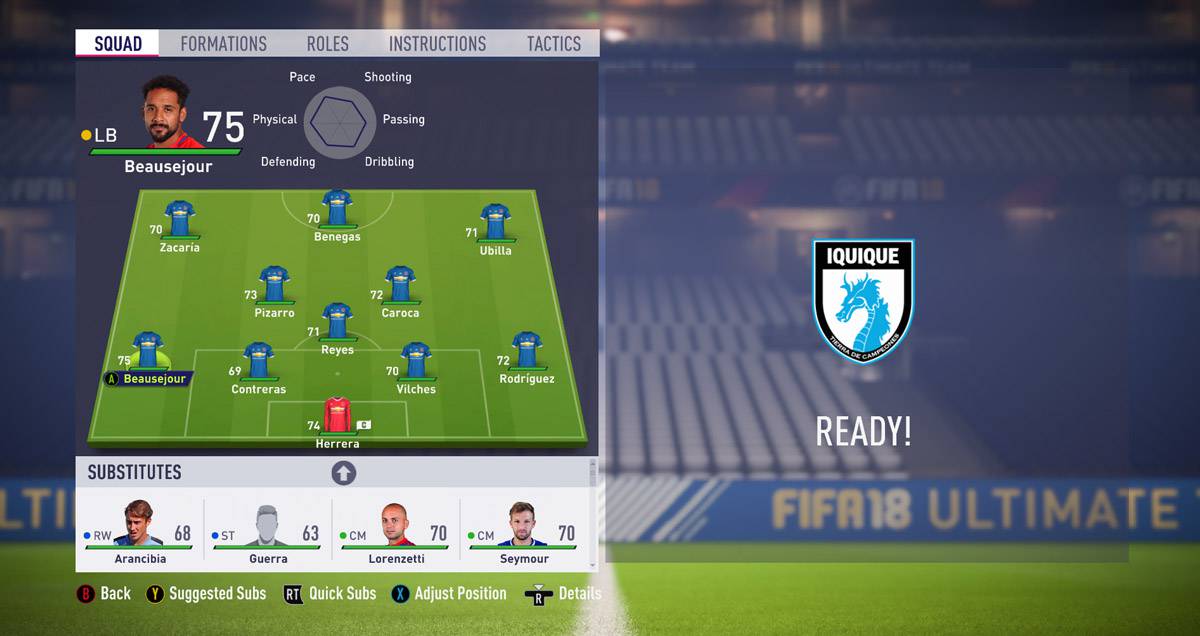The height and width of the screenshot is (636, 1200).
Task: Select goalkeeper Herrera
Action: tap(337, 416)
